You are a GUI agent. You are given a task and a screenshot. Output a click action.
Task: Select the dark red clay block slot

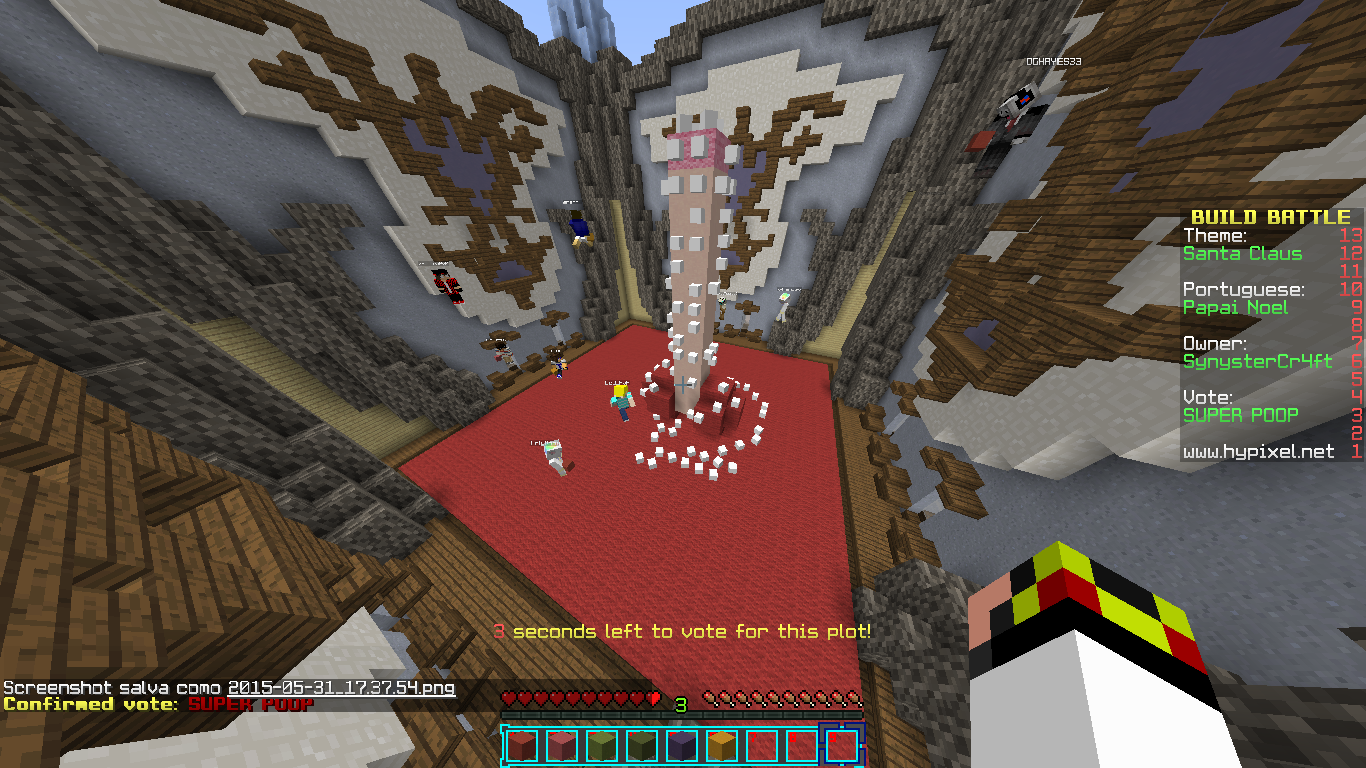(521, 746)
